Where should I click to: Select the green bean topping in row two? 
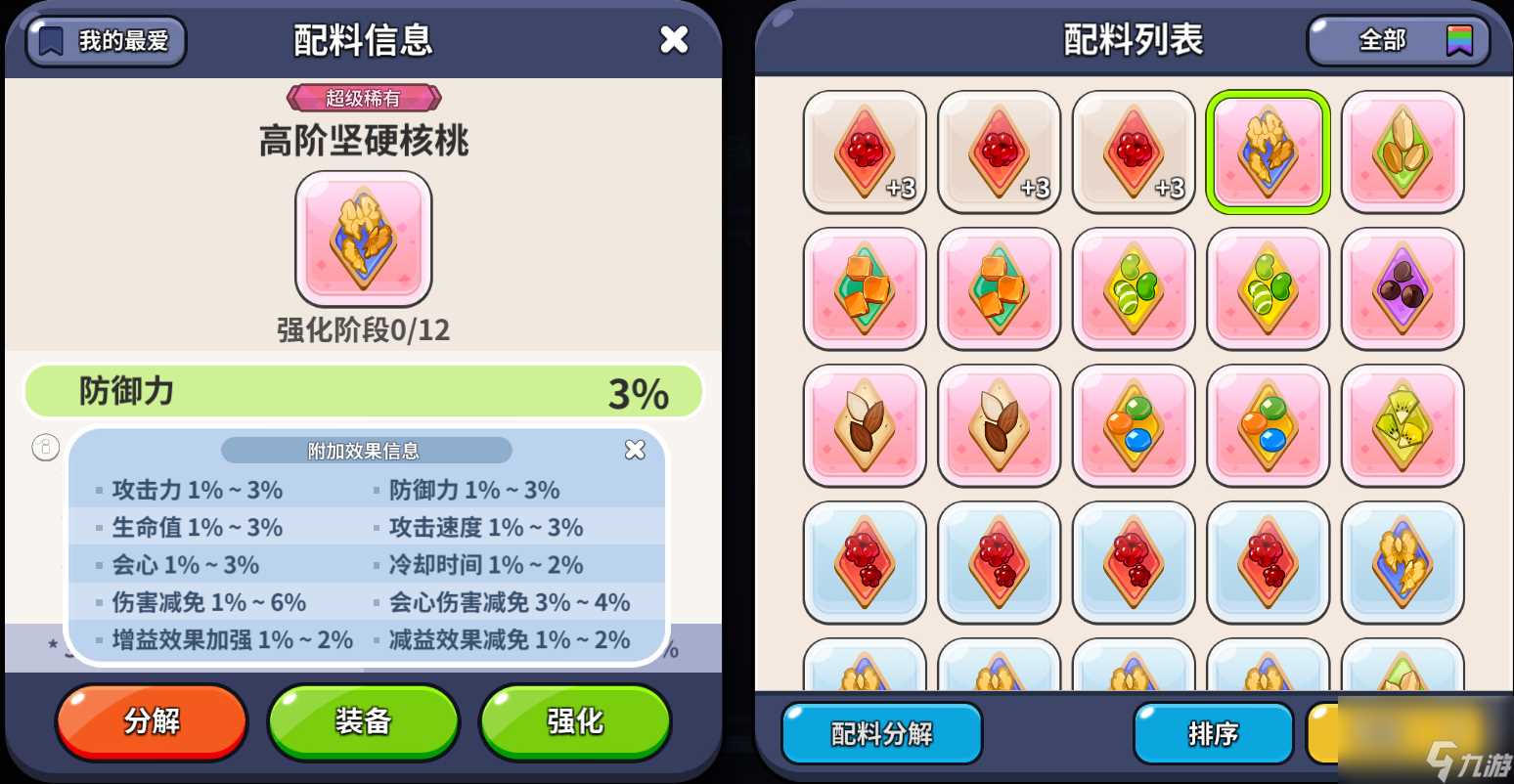coord(1133,287)
